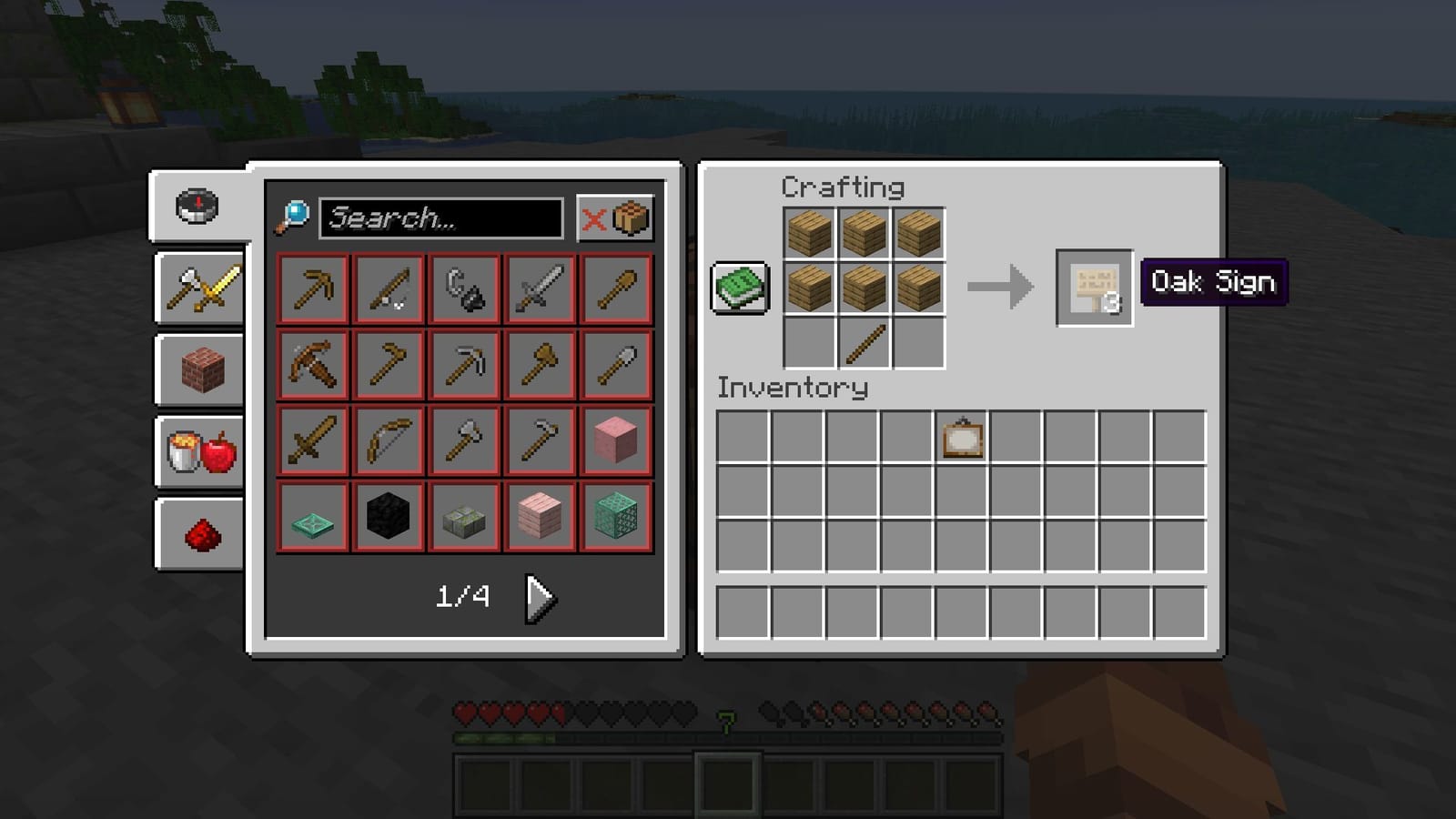The image size is (1456, 819).
Task: Switch to the redstone tab
Action: pyautogui.click(x=199, y=532)
